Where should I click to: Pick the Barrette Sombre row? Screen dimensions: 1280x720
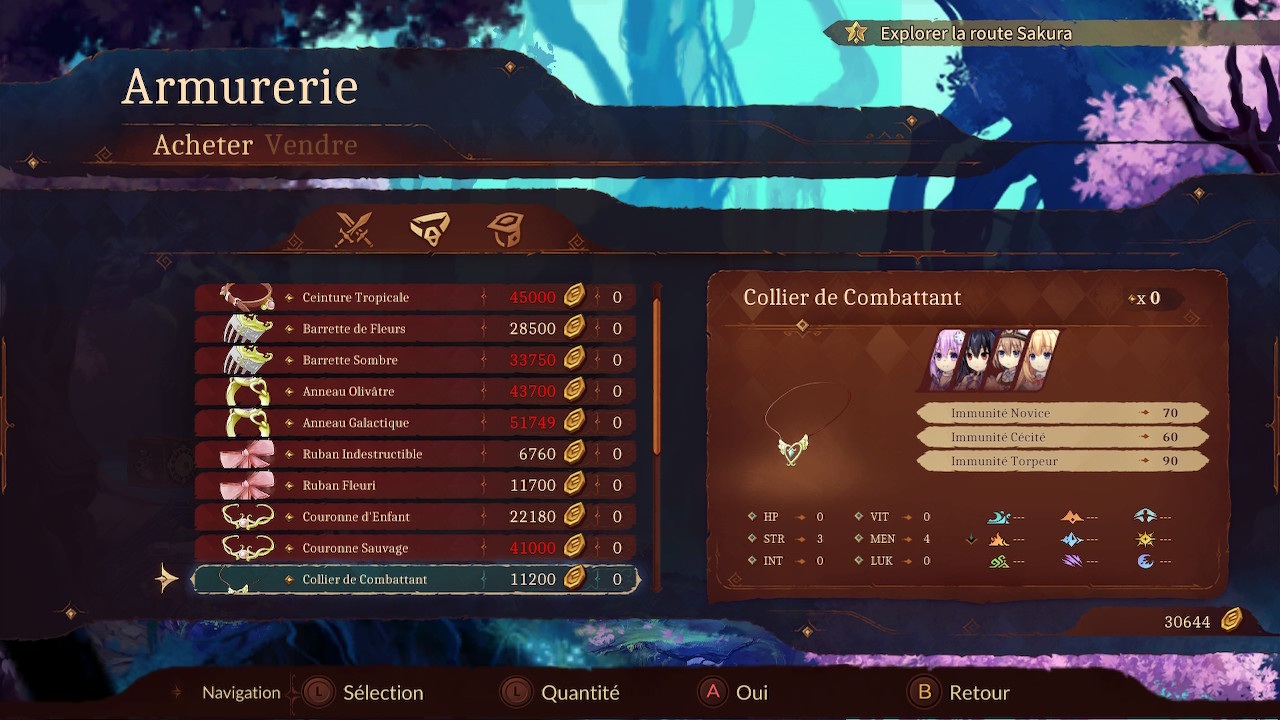click(414, 360)
